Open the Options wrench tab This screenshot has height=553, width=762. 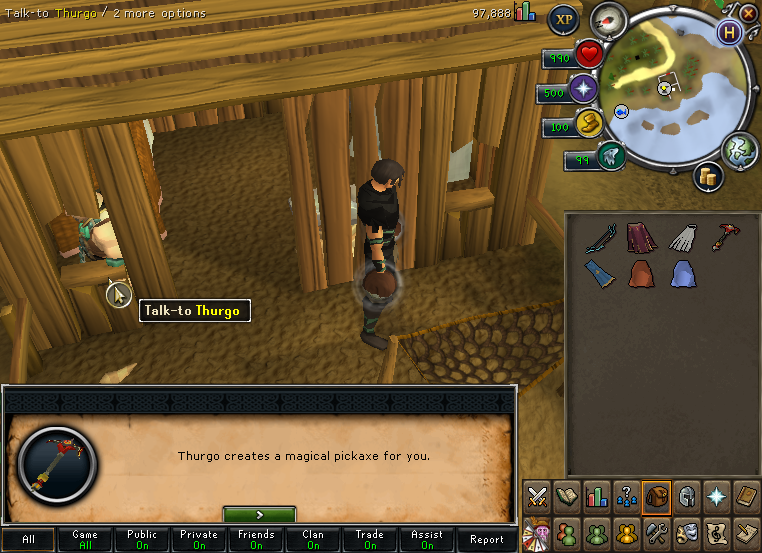656,530
